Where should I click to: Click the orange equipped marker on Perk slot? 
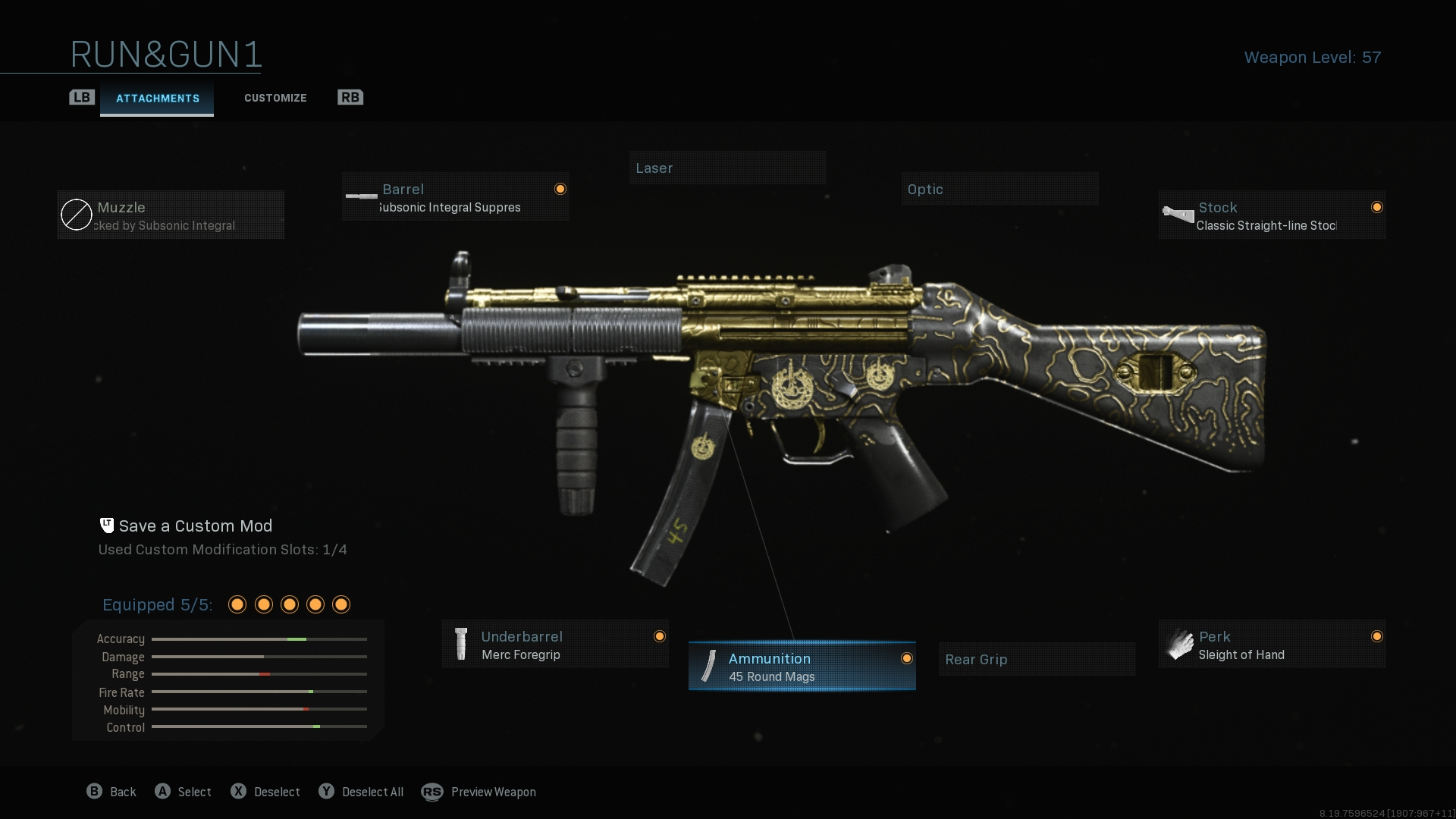(1377, 636)
